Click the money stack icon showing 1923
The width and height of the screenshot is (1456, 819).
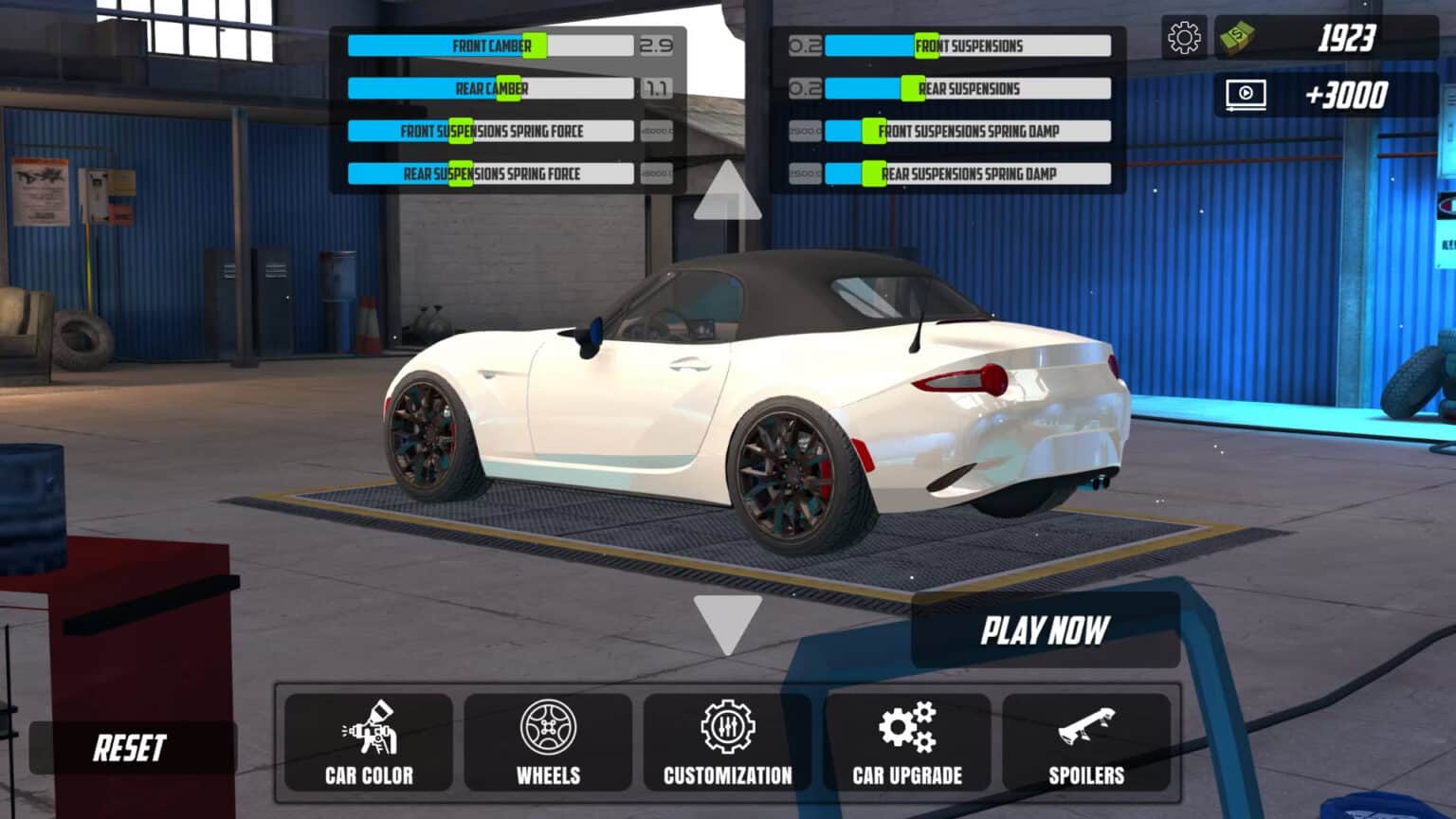click(1237, 41)
